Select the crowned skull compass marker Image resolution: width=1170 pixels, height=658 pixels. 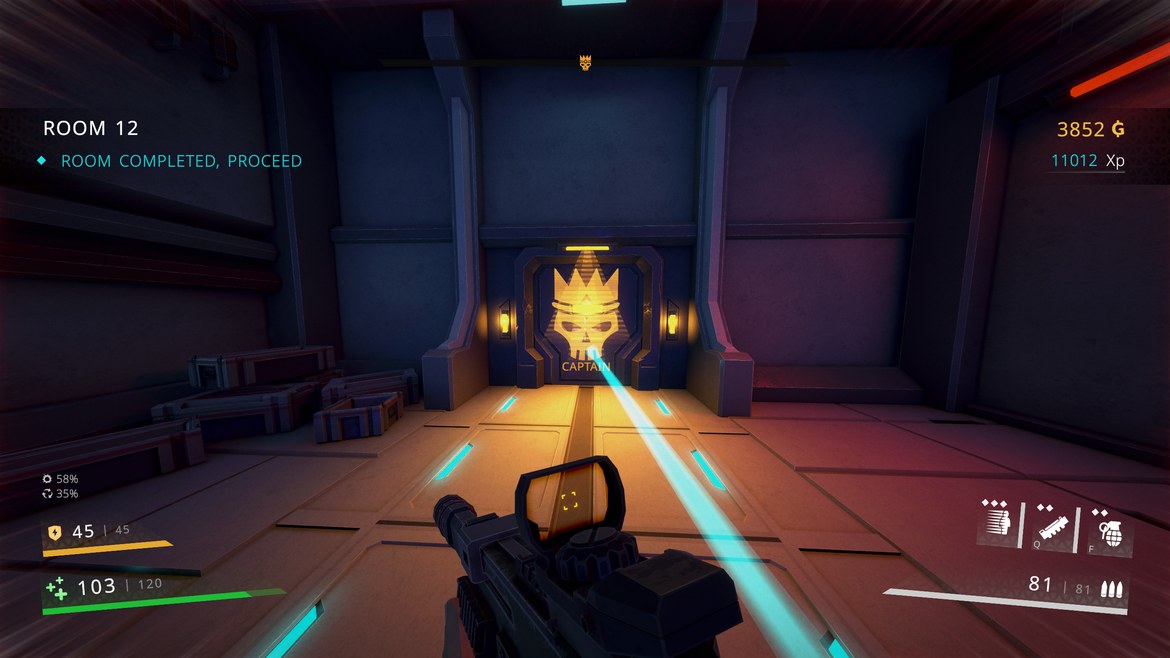585,63
